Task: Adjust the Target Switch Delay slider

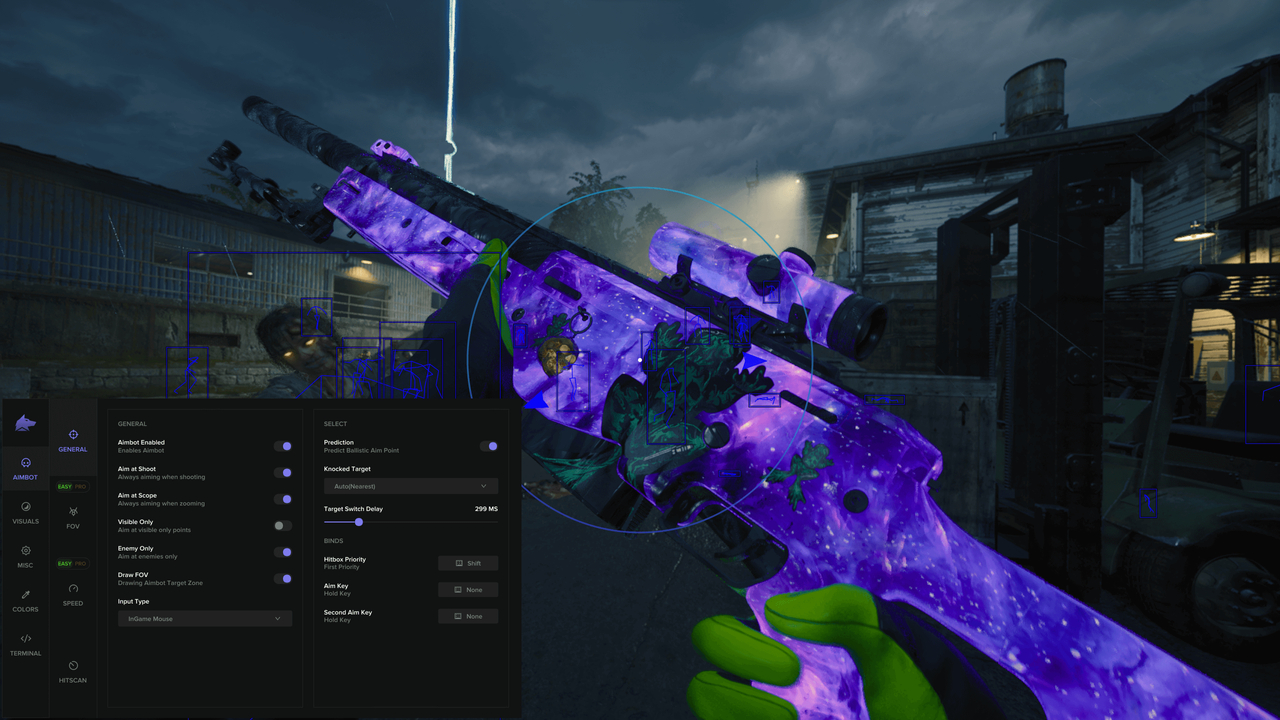Action: pyautogui.click(x=359, y=521)
